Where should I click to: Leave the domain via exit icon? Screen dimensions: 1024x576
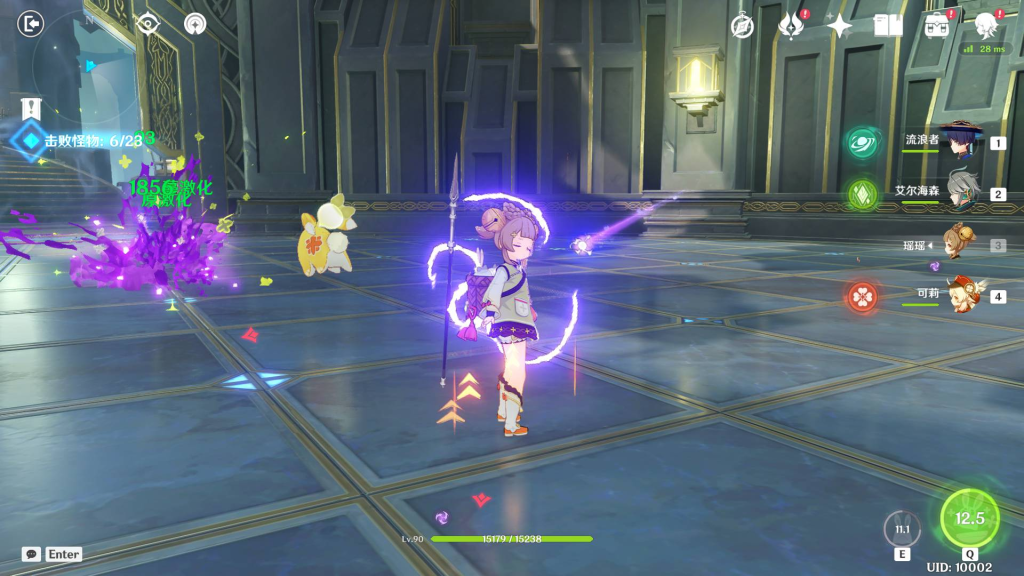click(31, 23)
